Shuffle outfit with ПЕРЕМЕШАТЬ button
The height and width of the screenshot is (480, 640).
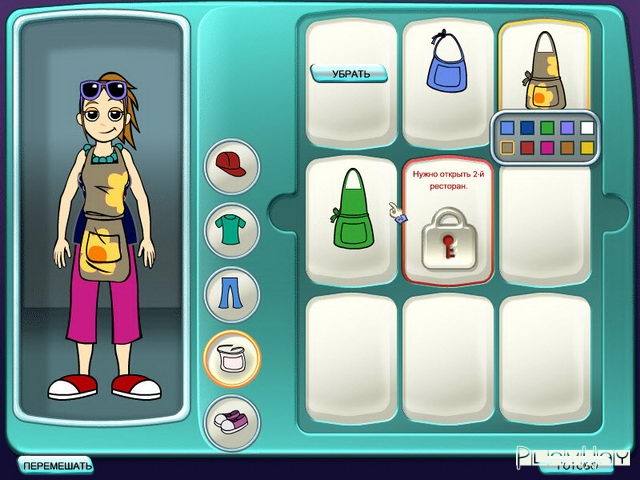(x=57, y=465)
